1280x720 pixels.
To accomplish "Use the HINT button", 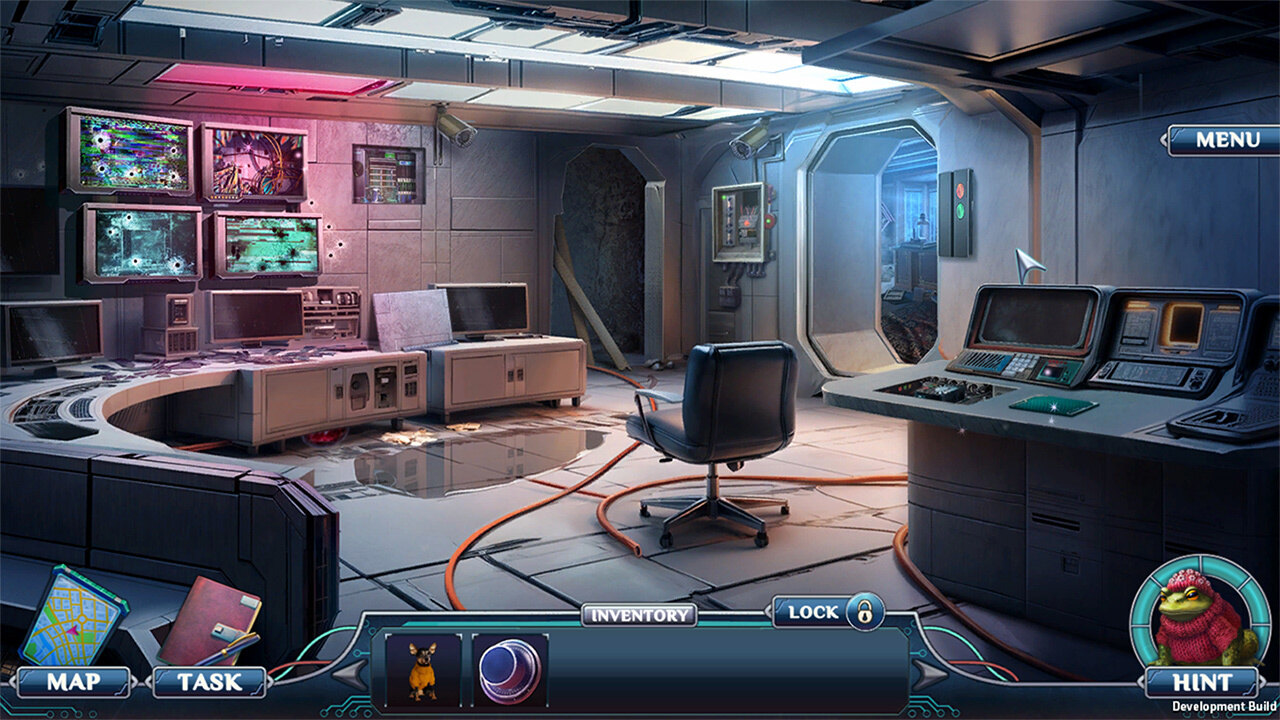I will 1202,682.
